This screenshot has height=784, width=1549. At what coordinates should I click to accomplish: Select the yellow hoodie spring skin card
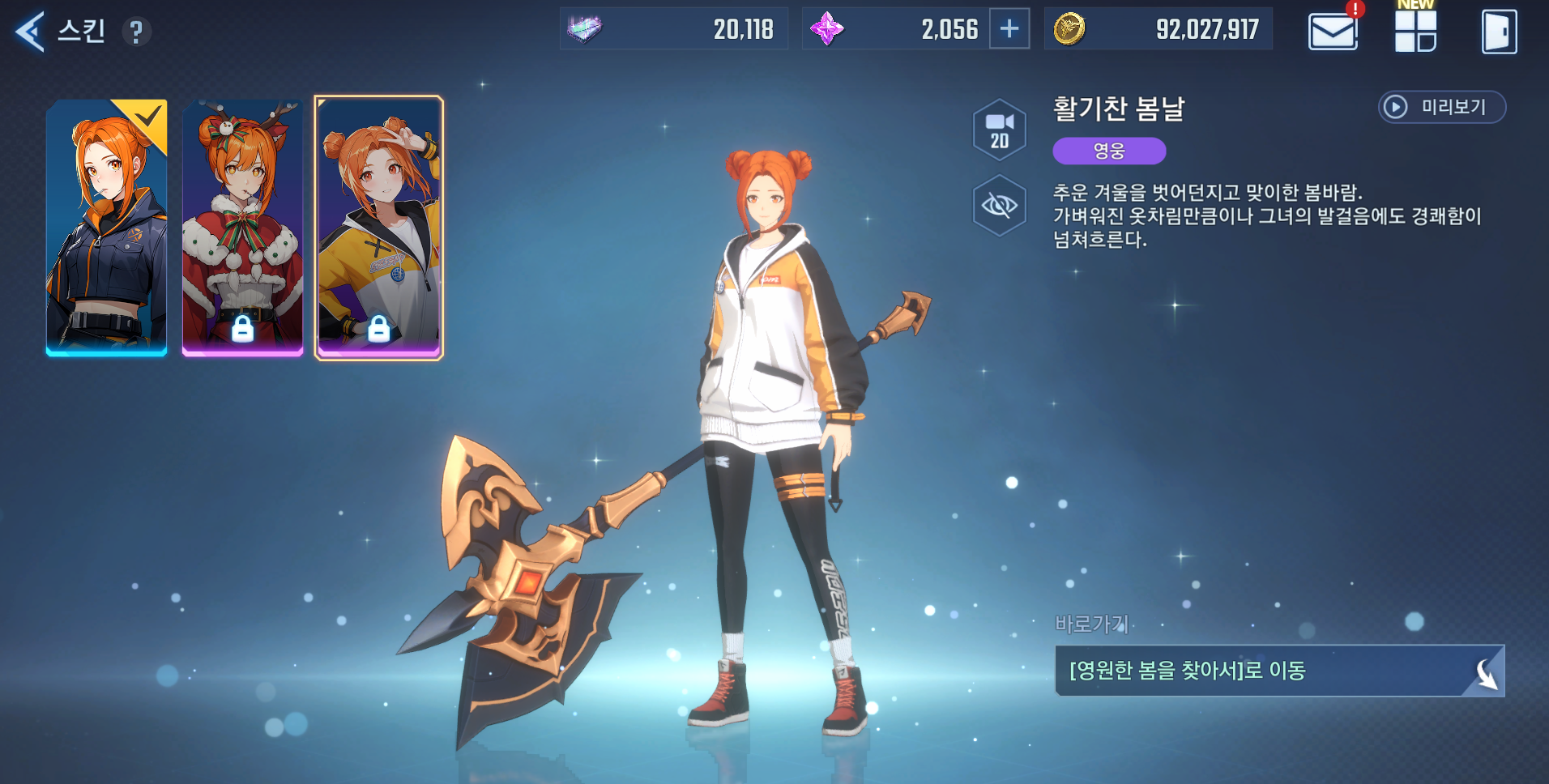[x=379, y=227]
